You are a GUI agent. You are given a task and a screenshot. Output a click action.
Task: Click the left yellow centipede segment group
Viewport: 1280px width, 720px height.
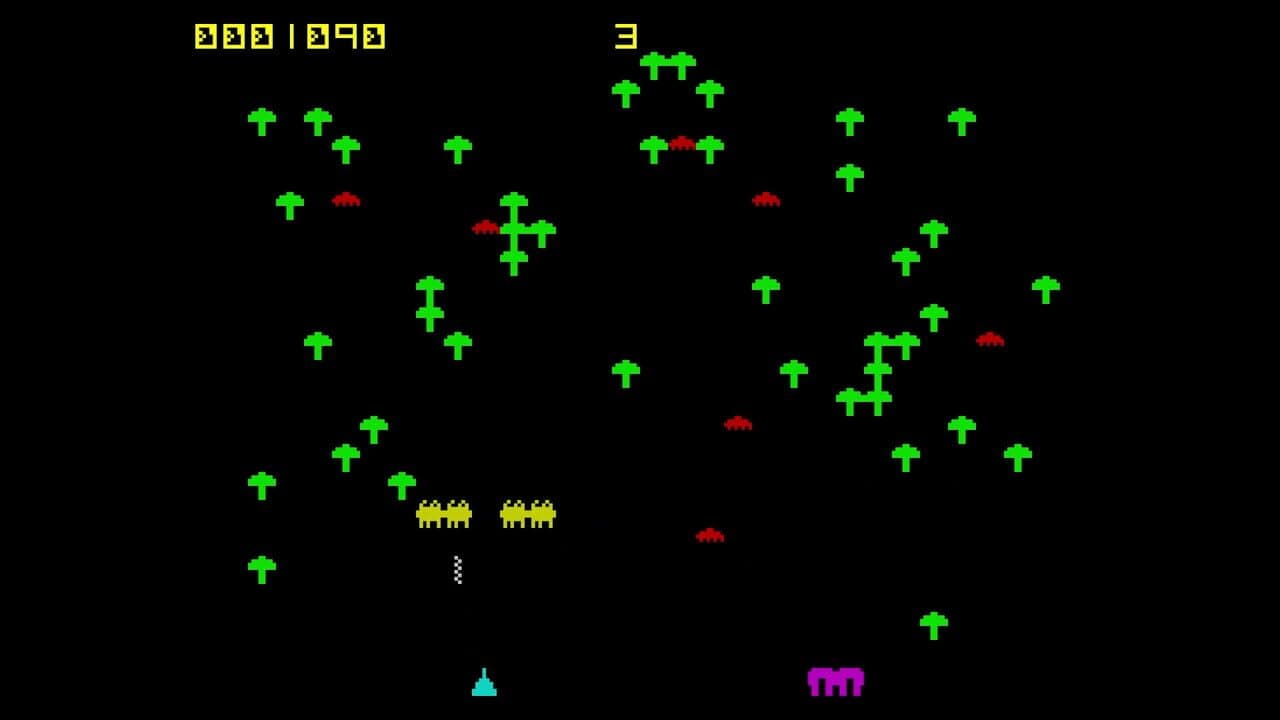coord(443,512)
